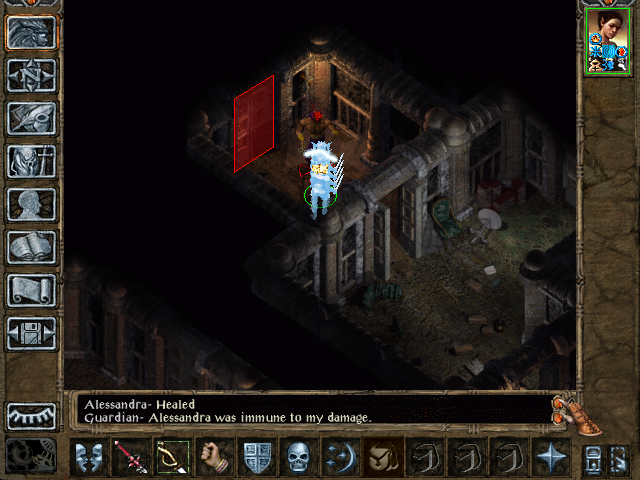Open the mage spellbook
640x480 pixels.
[32, 247]
